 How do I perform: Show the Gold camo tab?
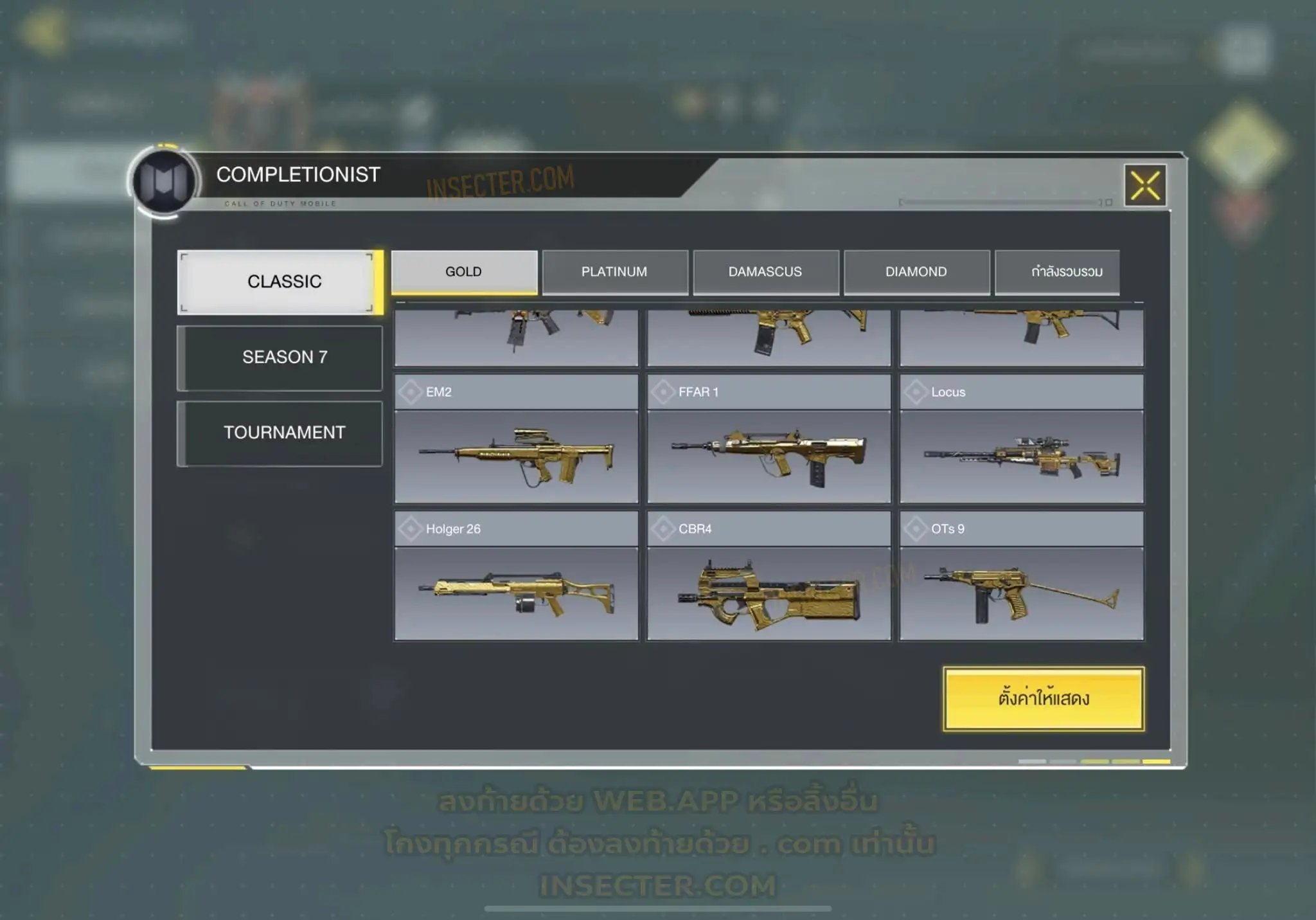click(464, 272)
